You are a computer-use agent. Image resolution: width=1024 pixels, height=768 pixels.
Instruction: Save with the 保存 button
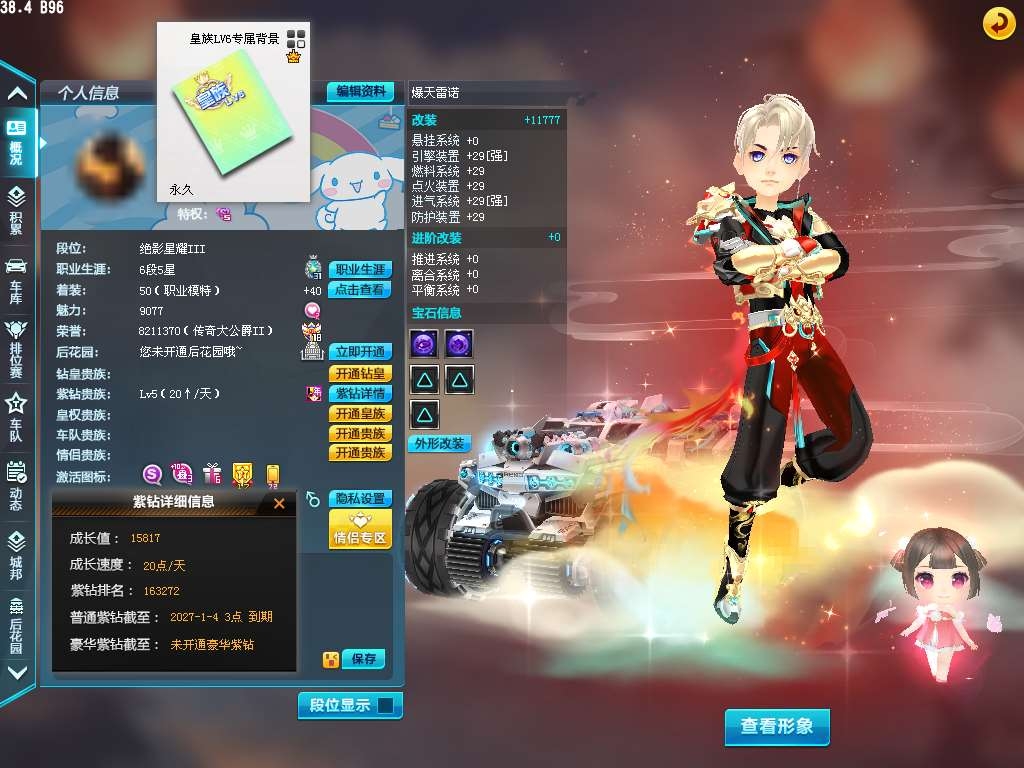coord(364,659)
